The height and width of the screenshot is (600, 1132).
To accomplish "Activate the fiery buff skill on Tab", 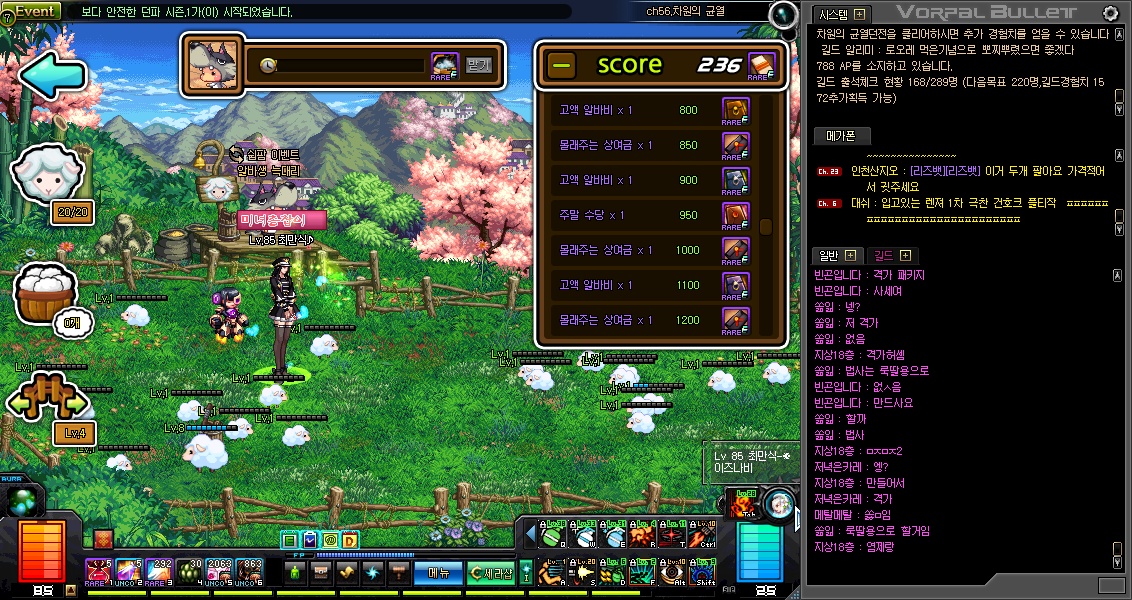I will (745, 505).
